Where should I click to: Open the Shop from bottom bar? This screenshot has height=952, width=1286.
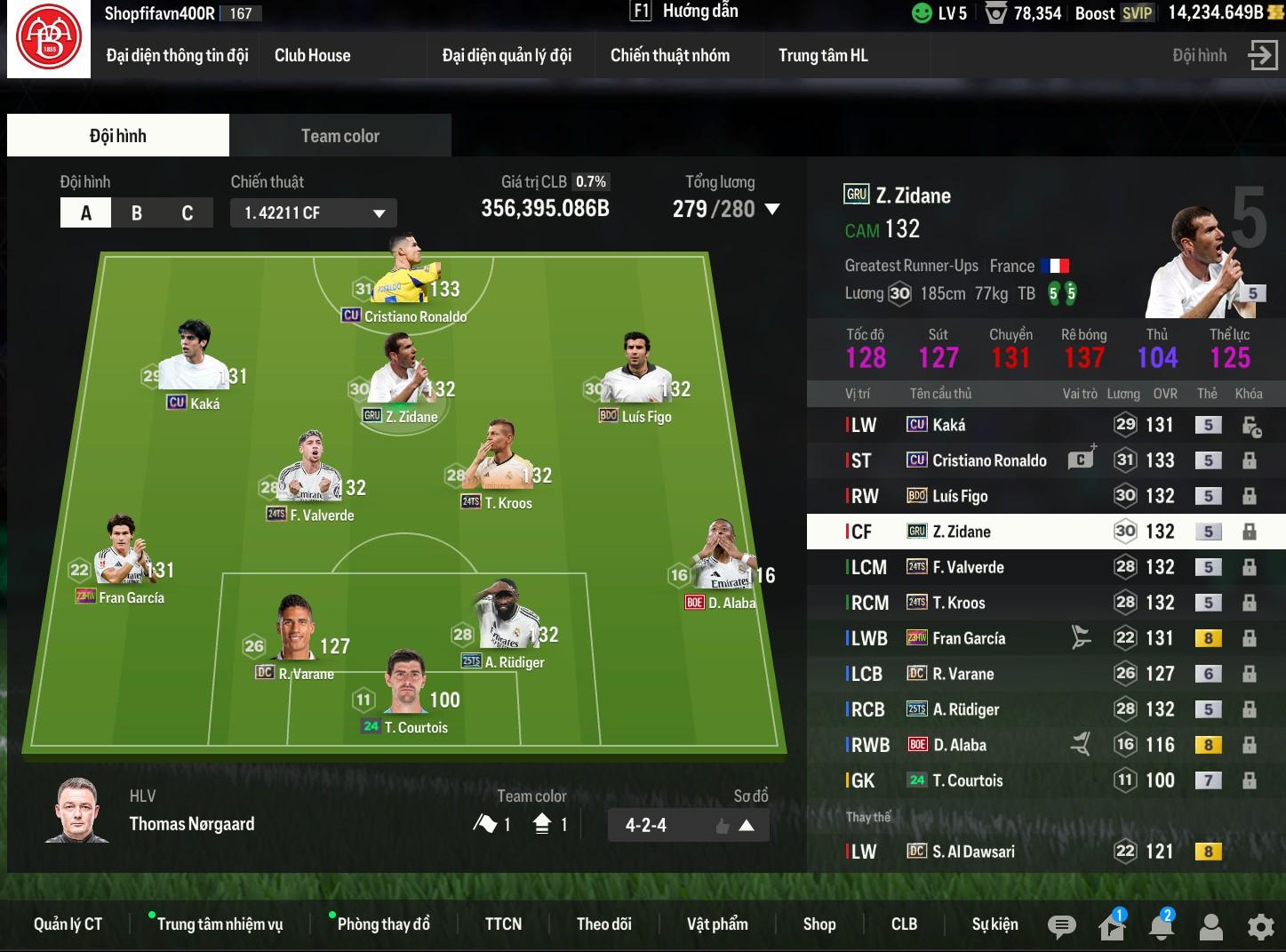tap(819, 924)
